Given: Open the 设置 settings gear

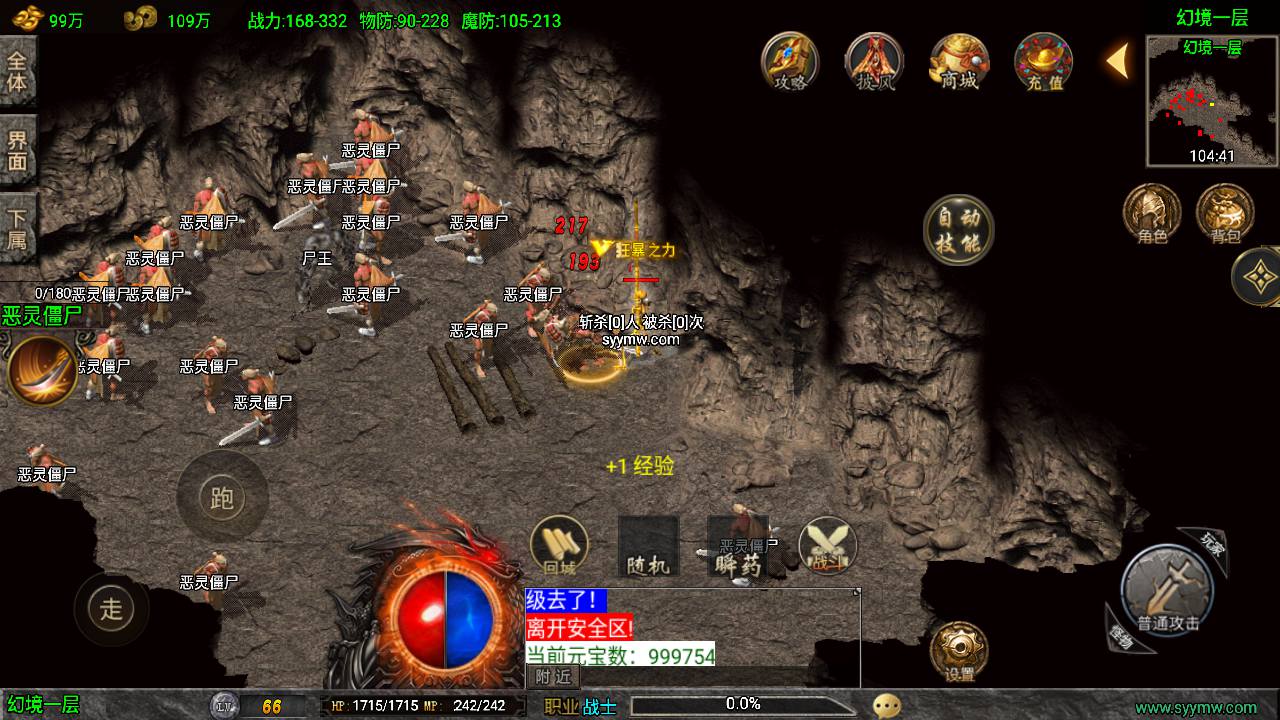Looking at the screenshot, I should click(x=959, y=651).
